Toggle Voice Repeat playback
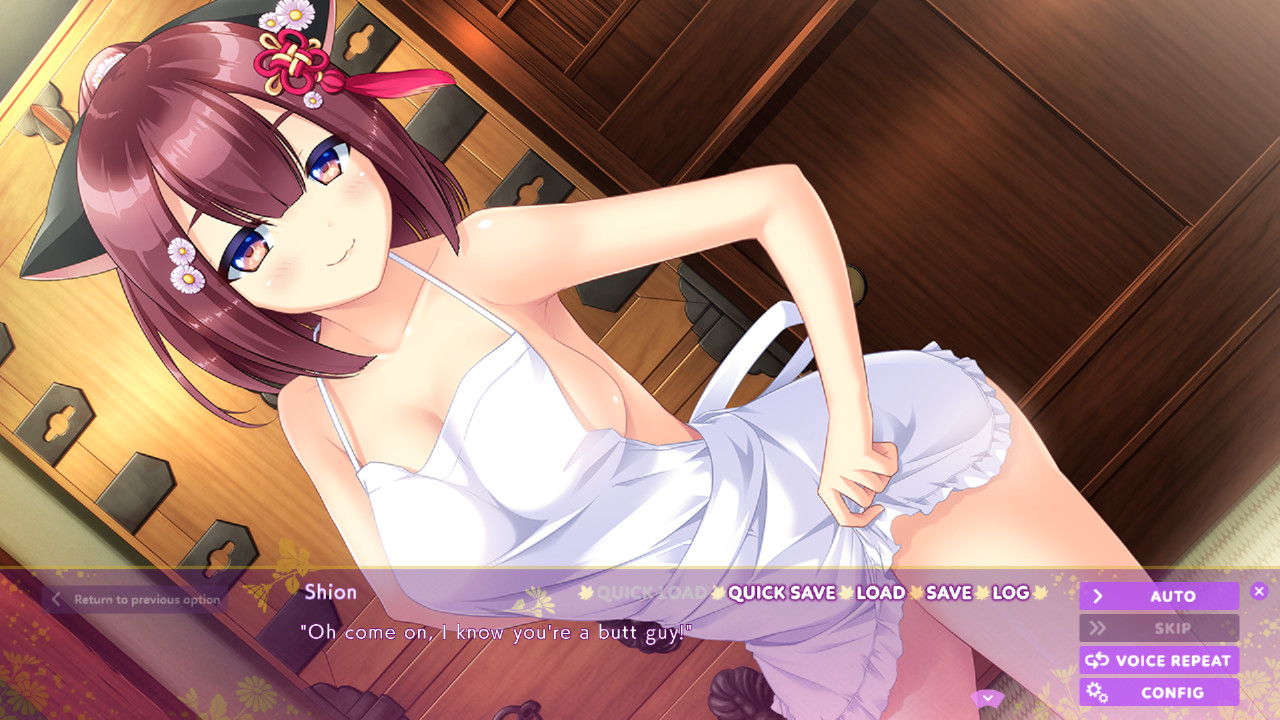This screenshot has width=1280, height=720. [x=1158, y=660]
